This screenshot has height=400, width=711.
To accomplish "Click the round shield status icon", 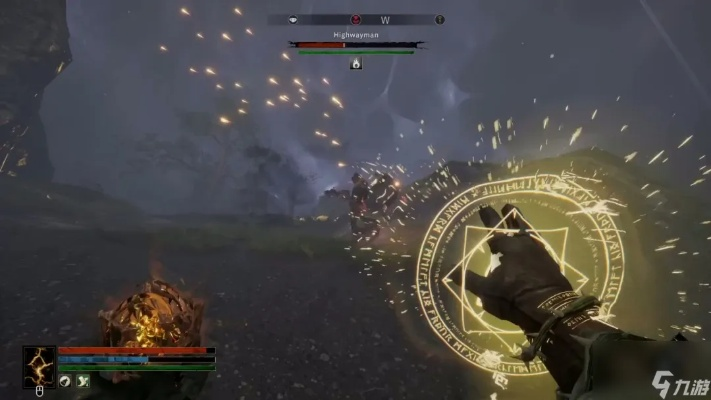I will (x=64, y=380).
